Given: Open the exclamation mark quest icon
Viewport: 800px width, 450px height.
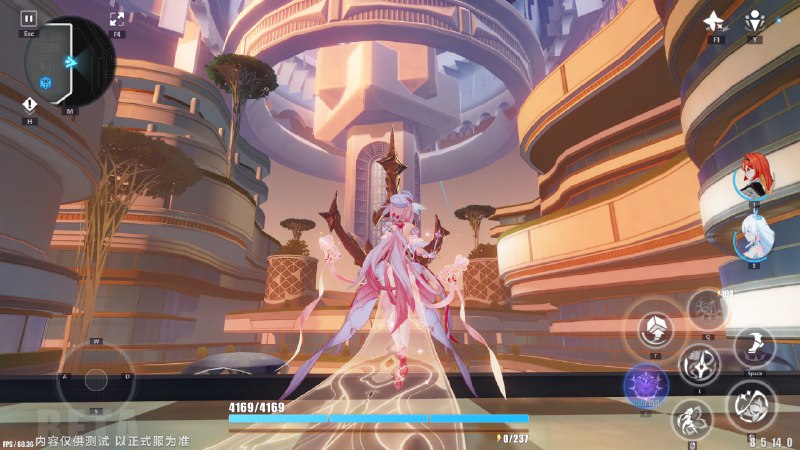Looking at the screenshot, I should (30, 104).
